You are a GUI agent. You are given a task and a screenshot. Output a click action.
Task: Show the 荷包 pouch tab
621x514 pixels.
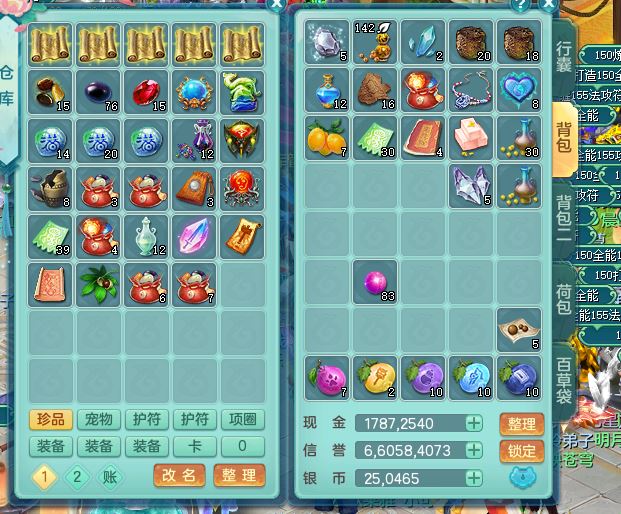(565, 299)
